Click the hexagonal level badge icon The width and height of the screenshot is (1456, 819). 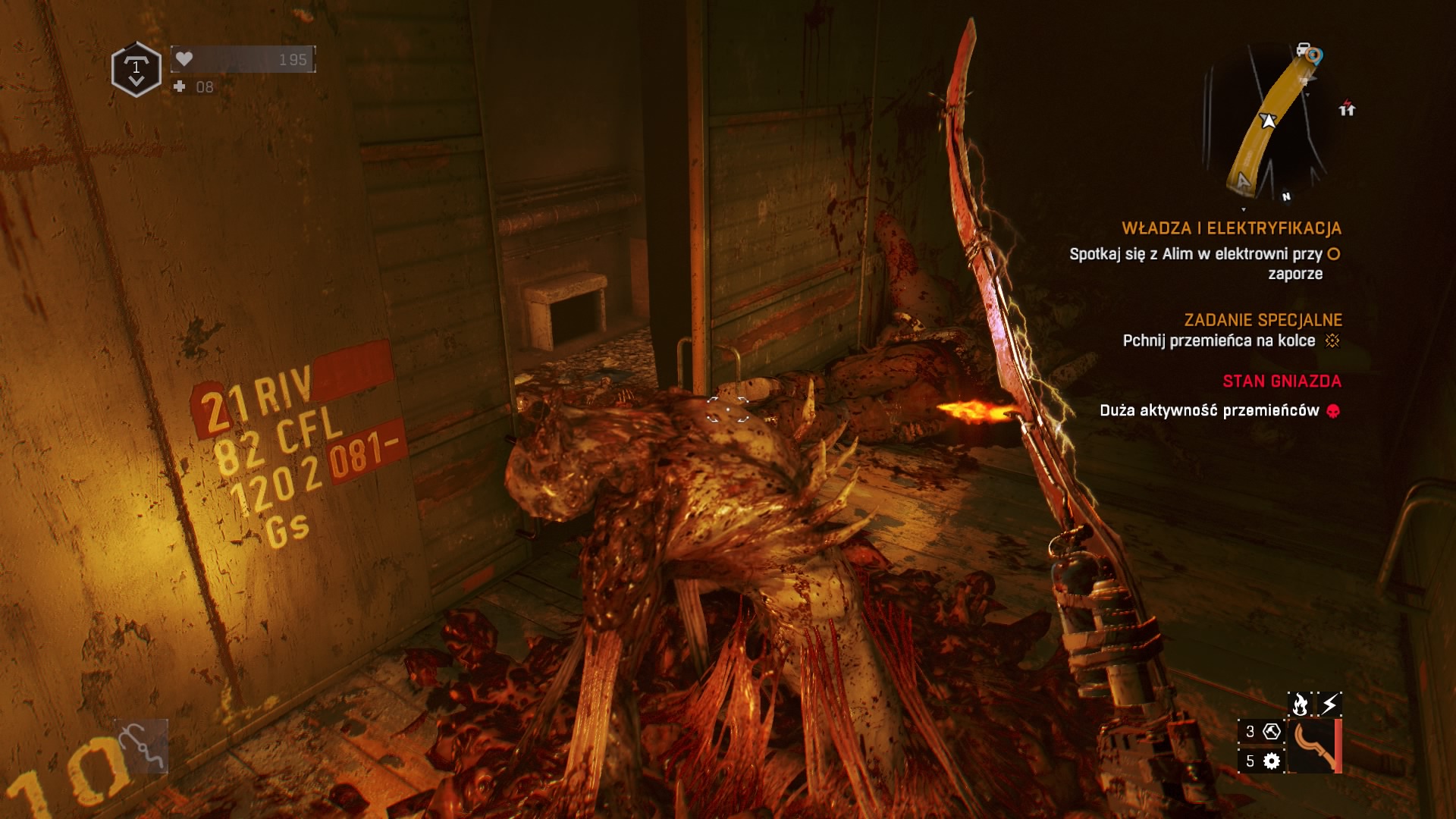click(136, 69)
